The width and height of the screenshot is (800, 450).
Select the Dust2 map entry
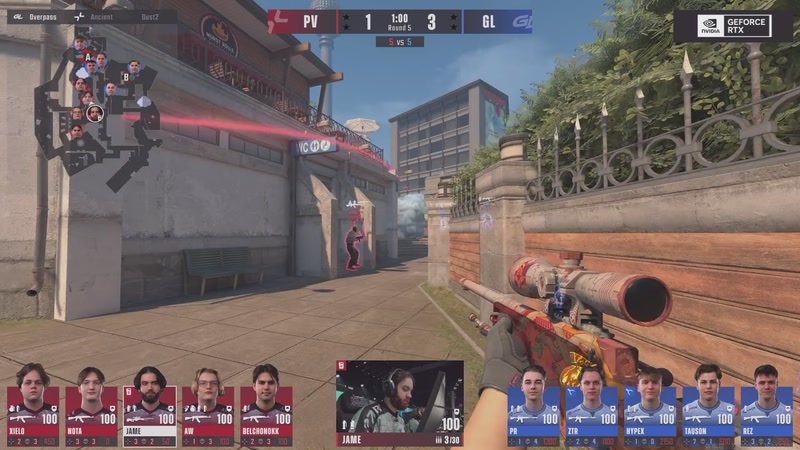click(149, 17)
